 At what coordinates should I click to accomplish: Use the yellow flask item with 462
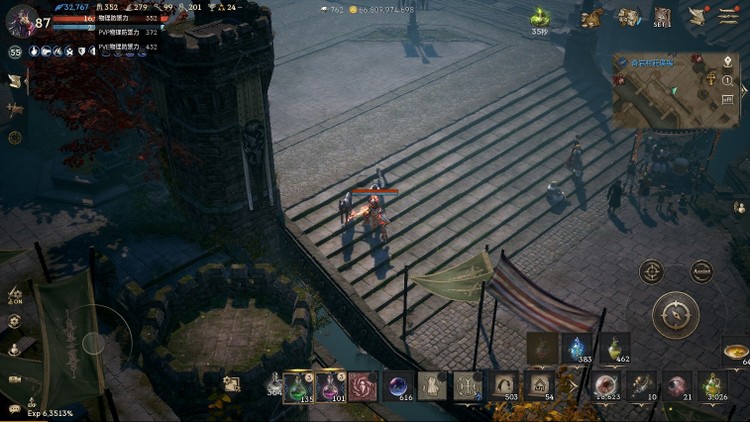click(x=615, y=347)
